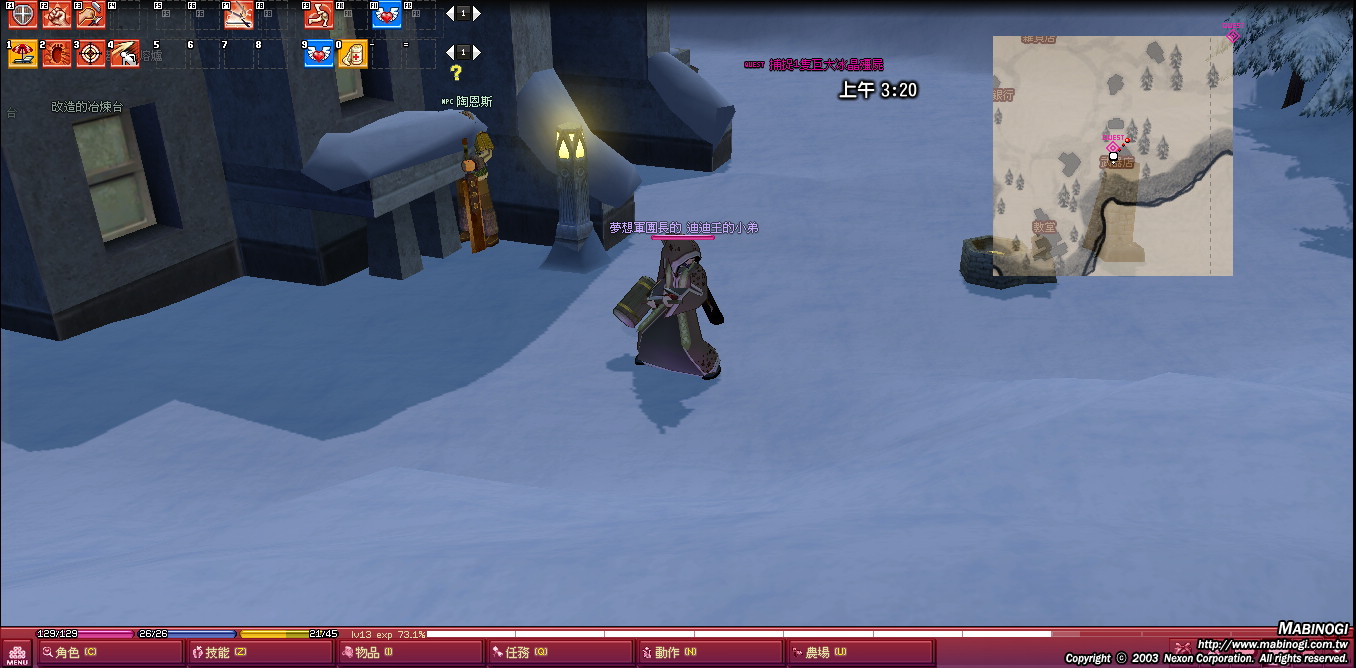This screenshot has width=1356, height=668.
Task: Use the first aid bandage skill
Action: 352,53
